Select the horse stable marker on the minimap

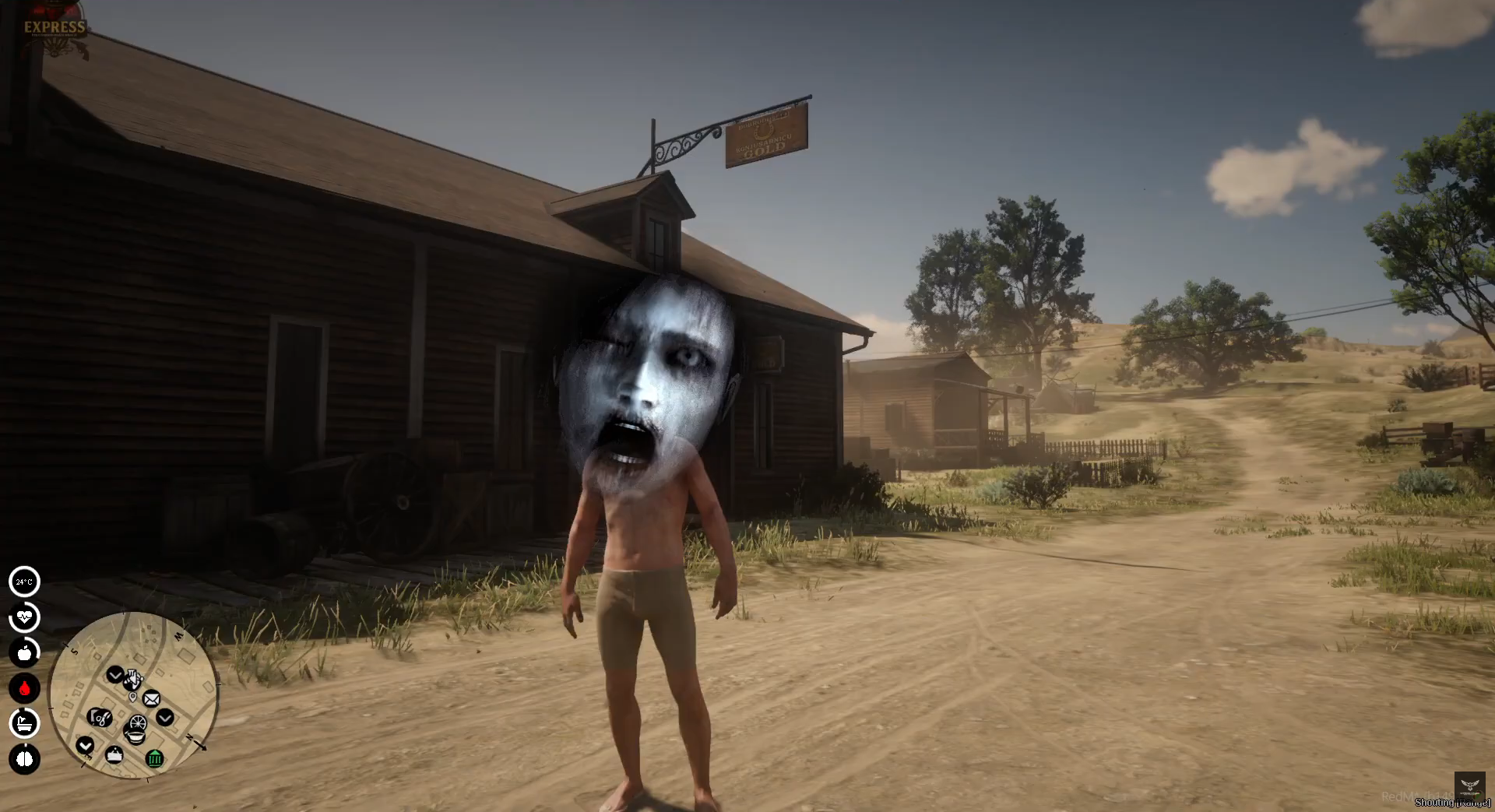133,680
